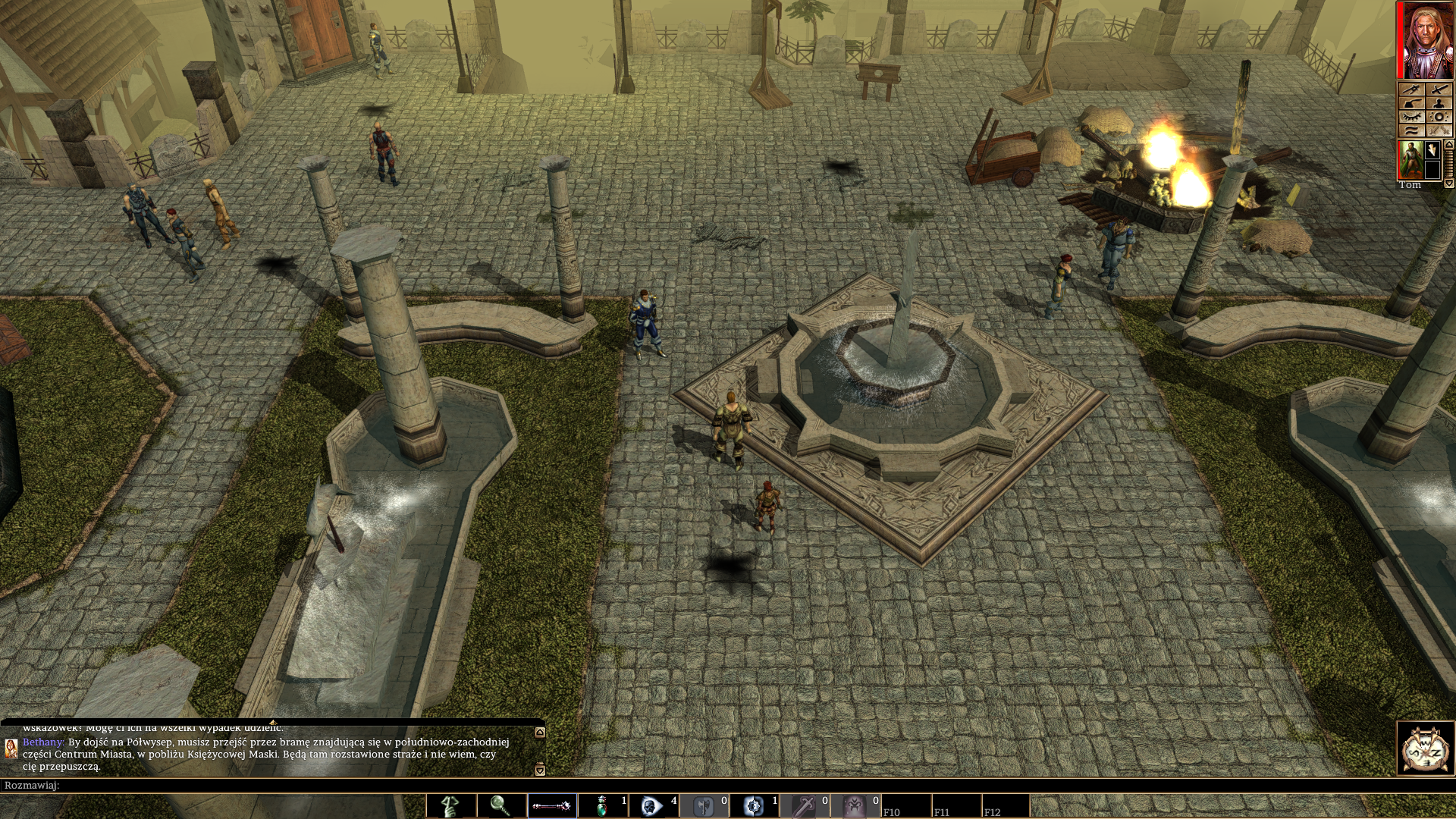Expand the chat window with top arrow

tap(540, 733)
